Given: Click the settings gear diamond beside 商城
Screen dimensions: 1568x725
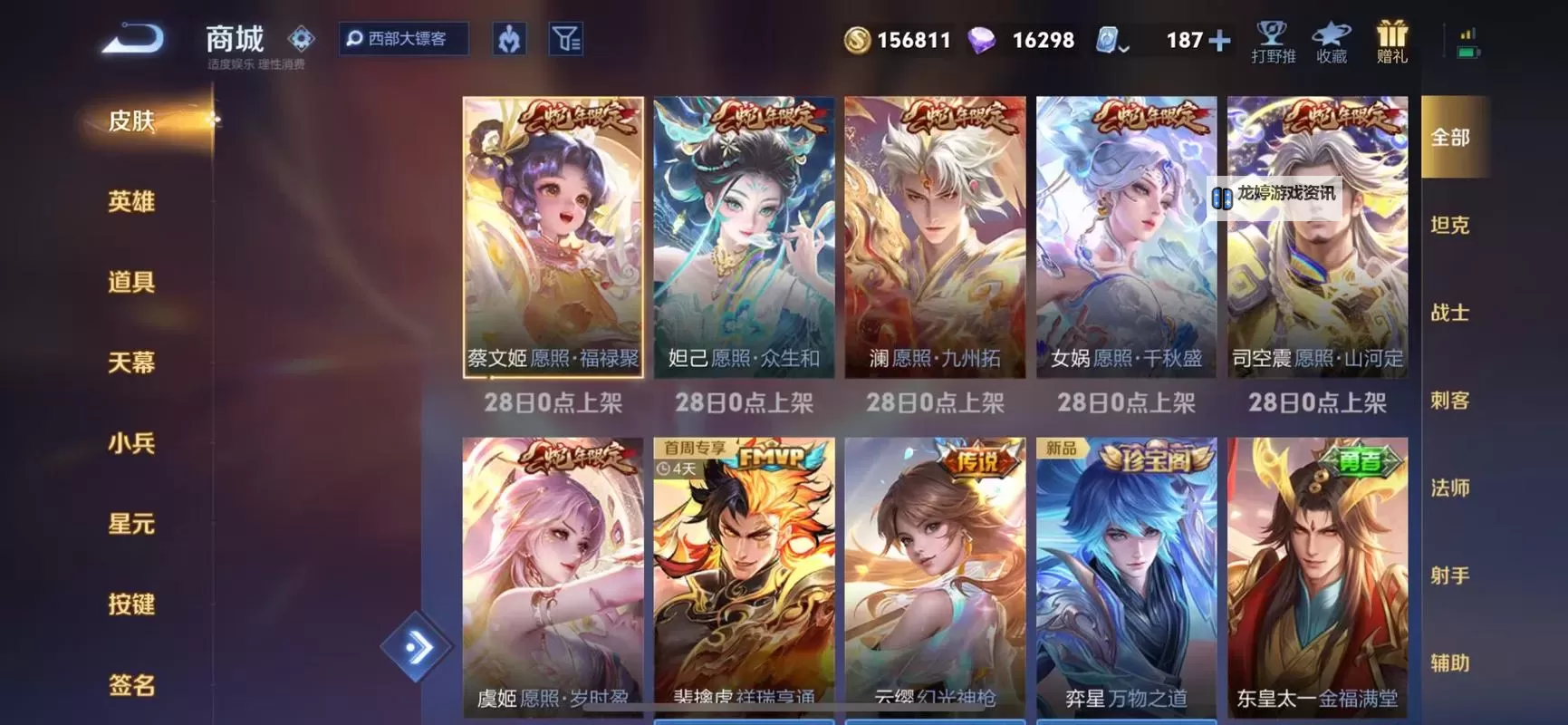Looking at the screenshot, I should (x=301, y=37).
